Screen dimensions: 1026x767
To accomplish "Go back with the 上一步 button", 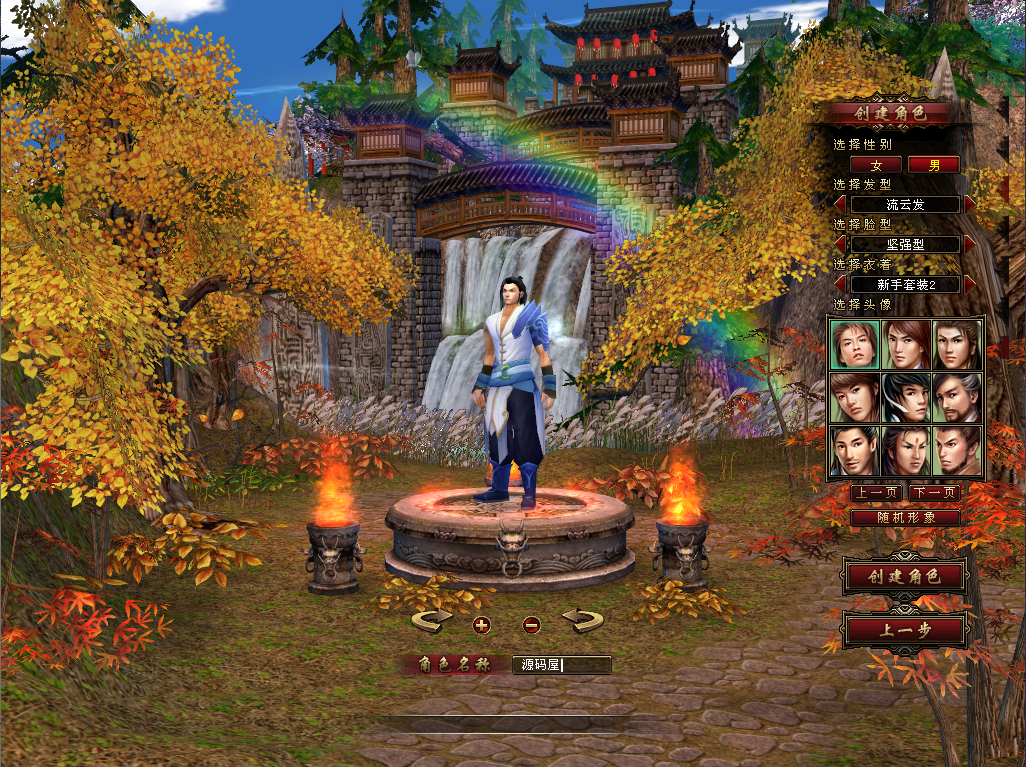I will (x=904, y=631).
